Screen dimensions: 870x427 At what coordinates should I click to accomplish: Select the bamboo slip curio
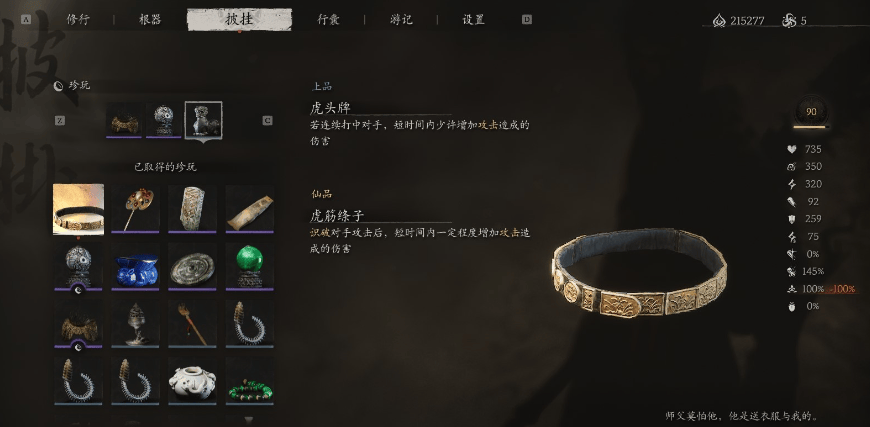pos(249,208)
